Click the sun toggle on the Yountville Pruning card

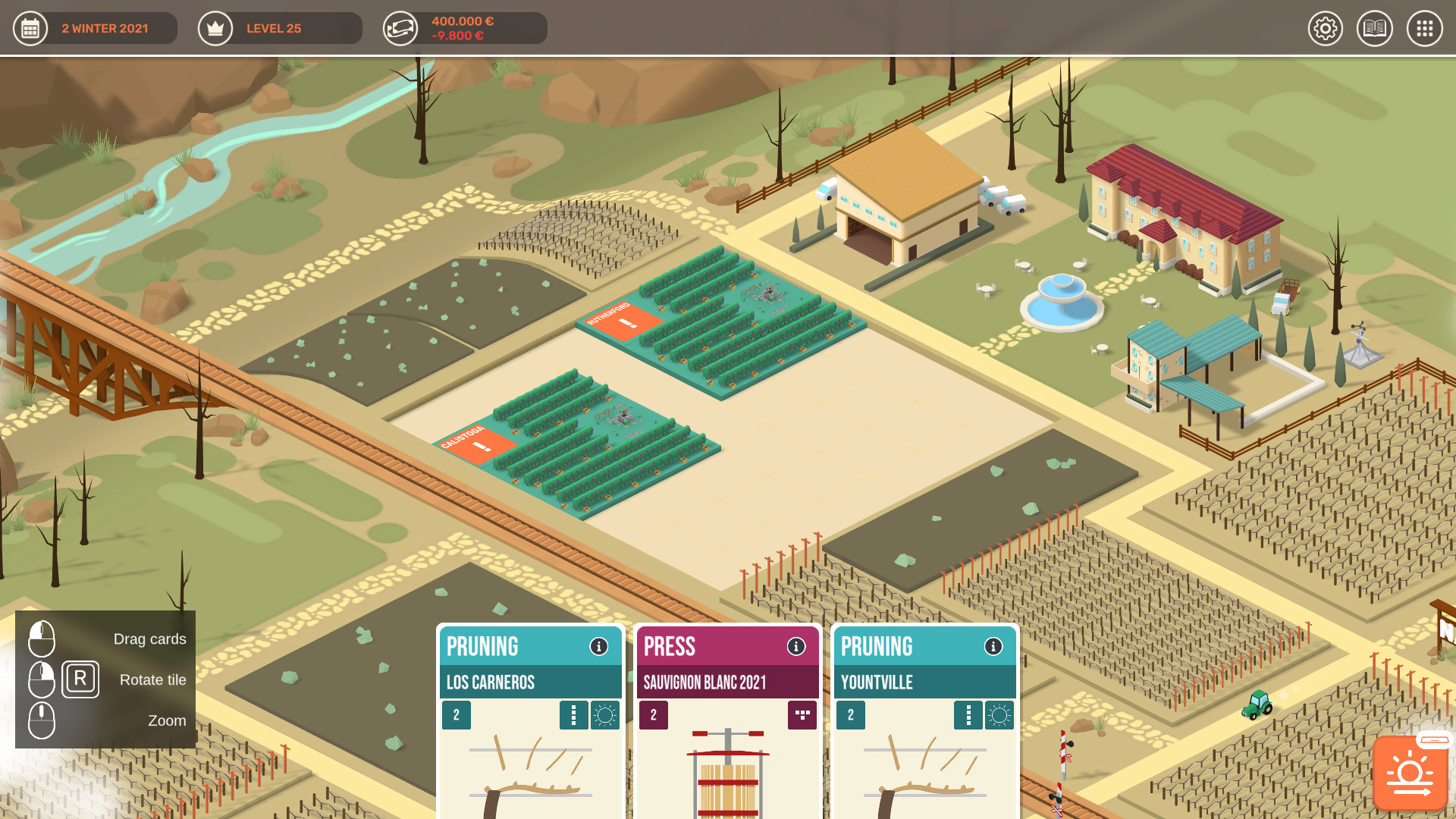click(x=999, y=715)
